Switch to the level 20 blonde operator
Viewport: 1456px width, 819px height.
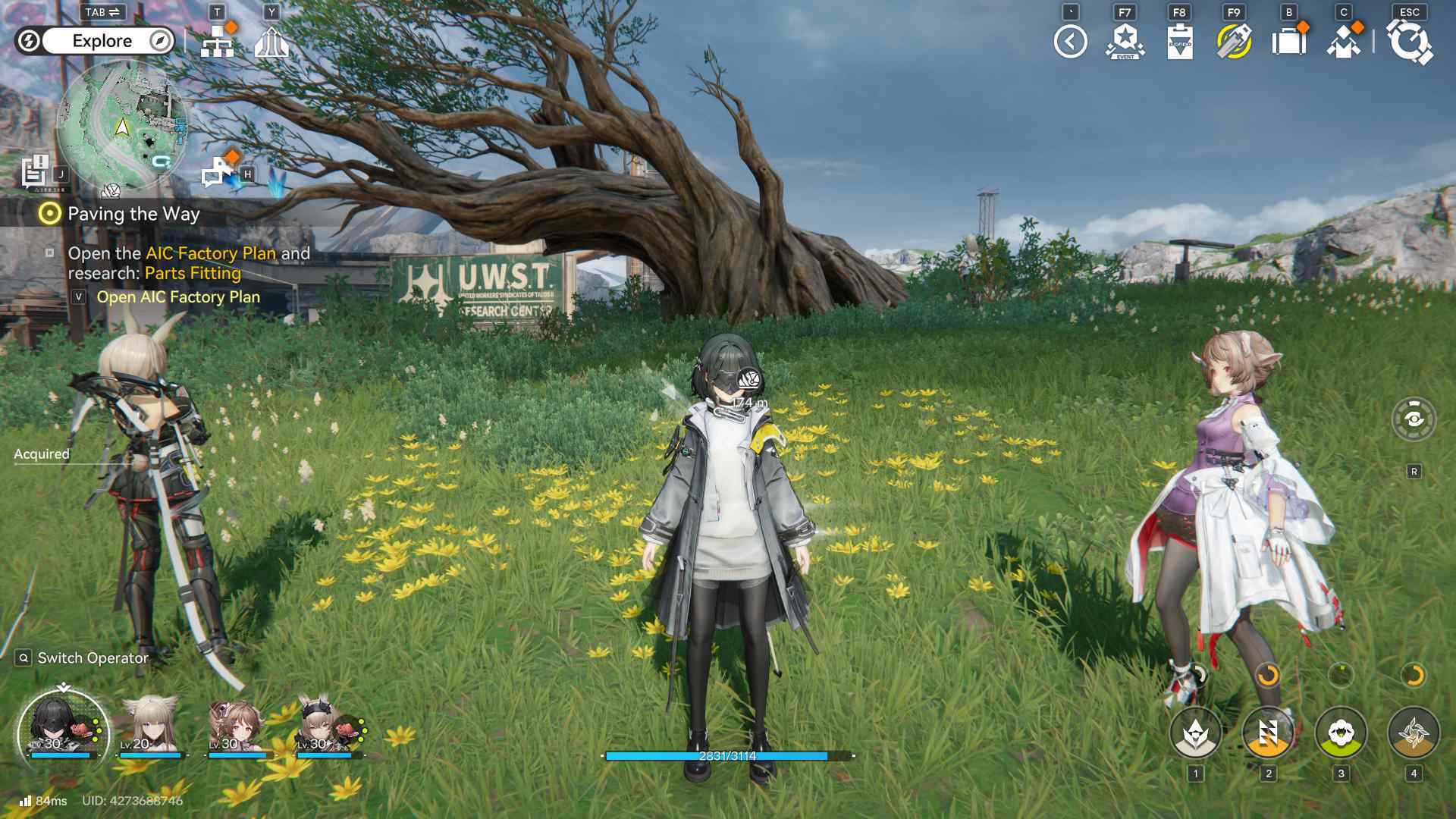click(151, 728)
